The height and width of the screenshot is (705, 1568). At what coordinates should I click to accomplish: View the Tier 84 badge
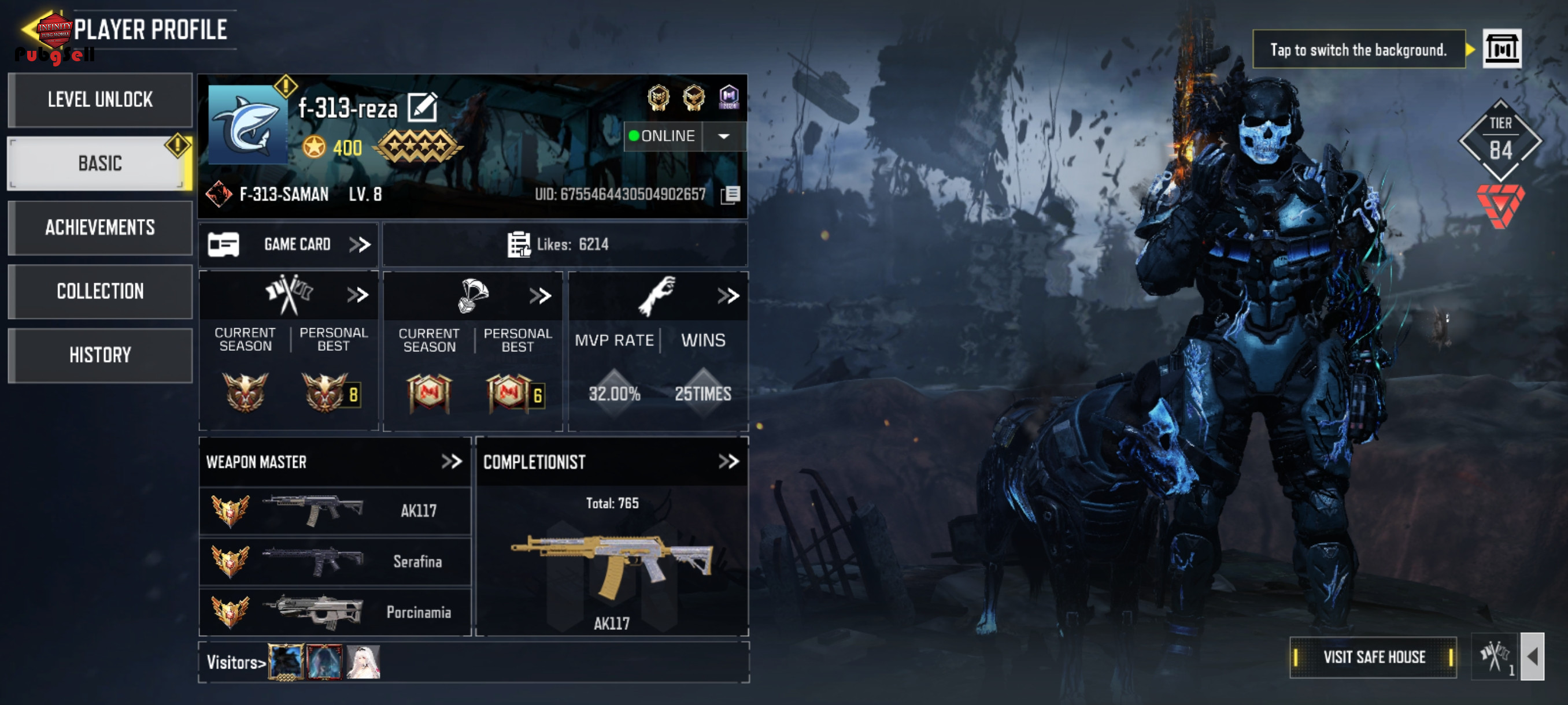(x=1500, y=140)
